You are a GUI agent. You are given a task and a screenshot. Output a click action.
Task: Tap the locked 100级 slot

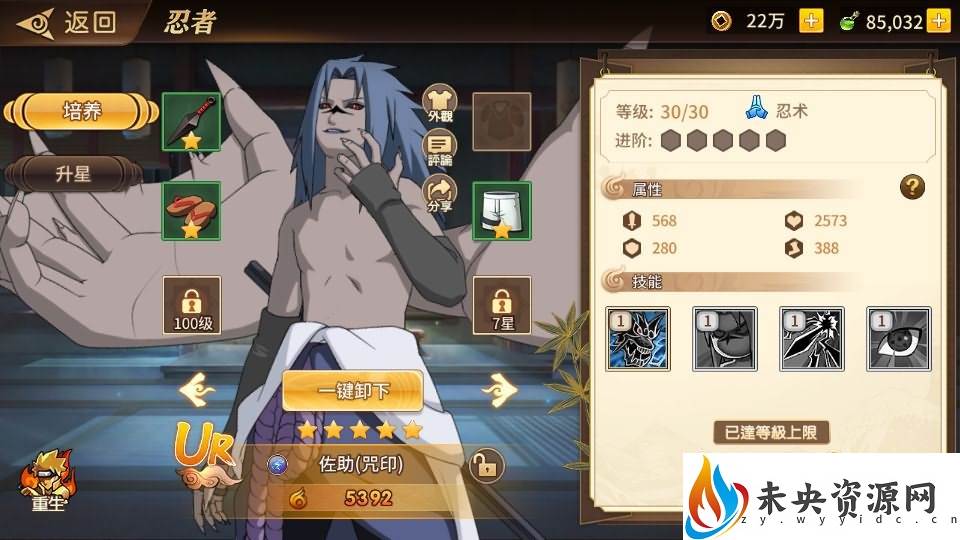pyautogui.click(x=191, y=305)
